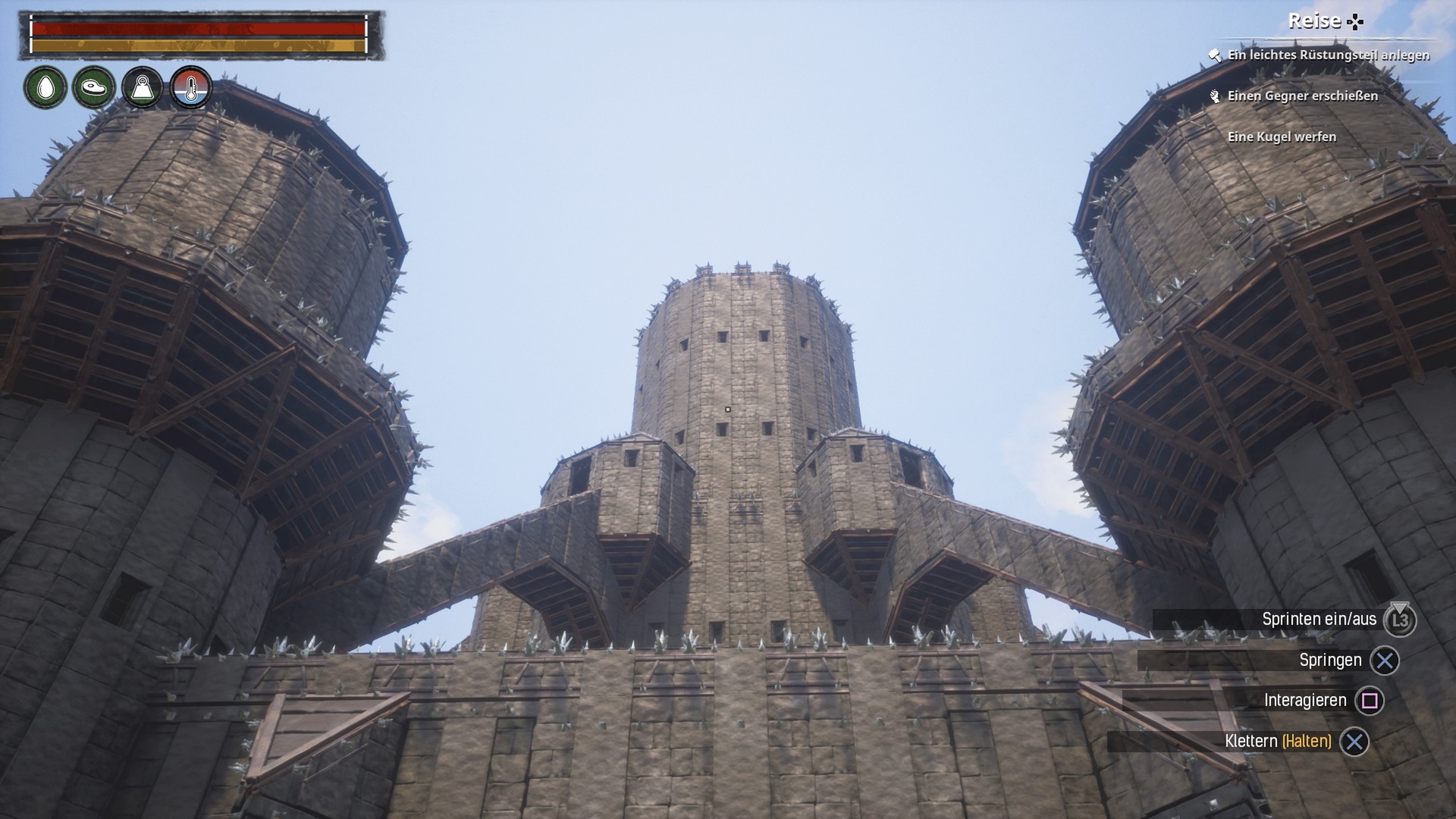Open the weight encumbrance icon
This screenshot has width=1456, height=819.
143,88
